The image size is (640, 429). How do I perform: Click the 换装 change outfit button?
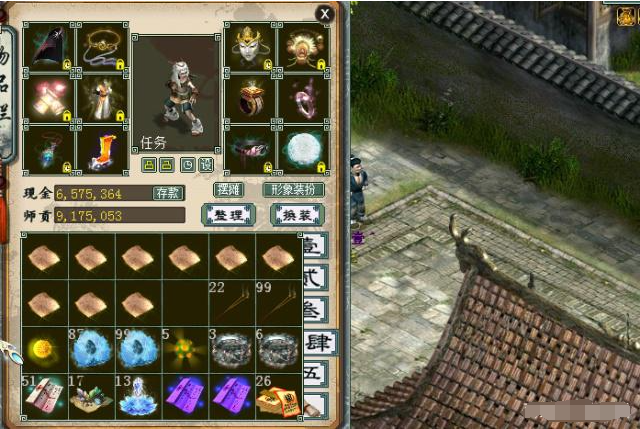click(x=297, y=215)
